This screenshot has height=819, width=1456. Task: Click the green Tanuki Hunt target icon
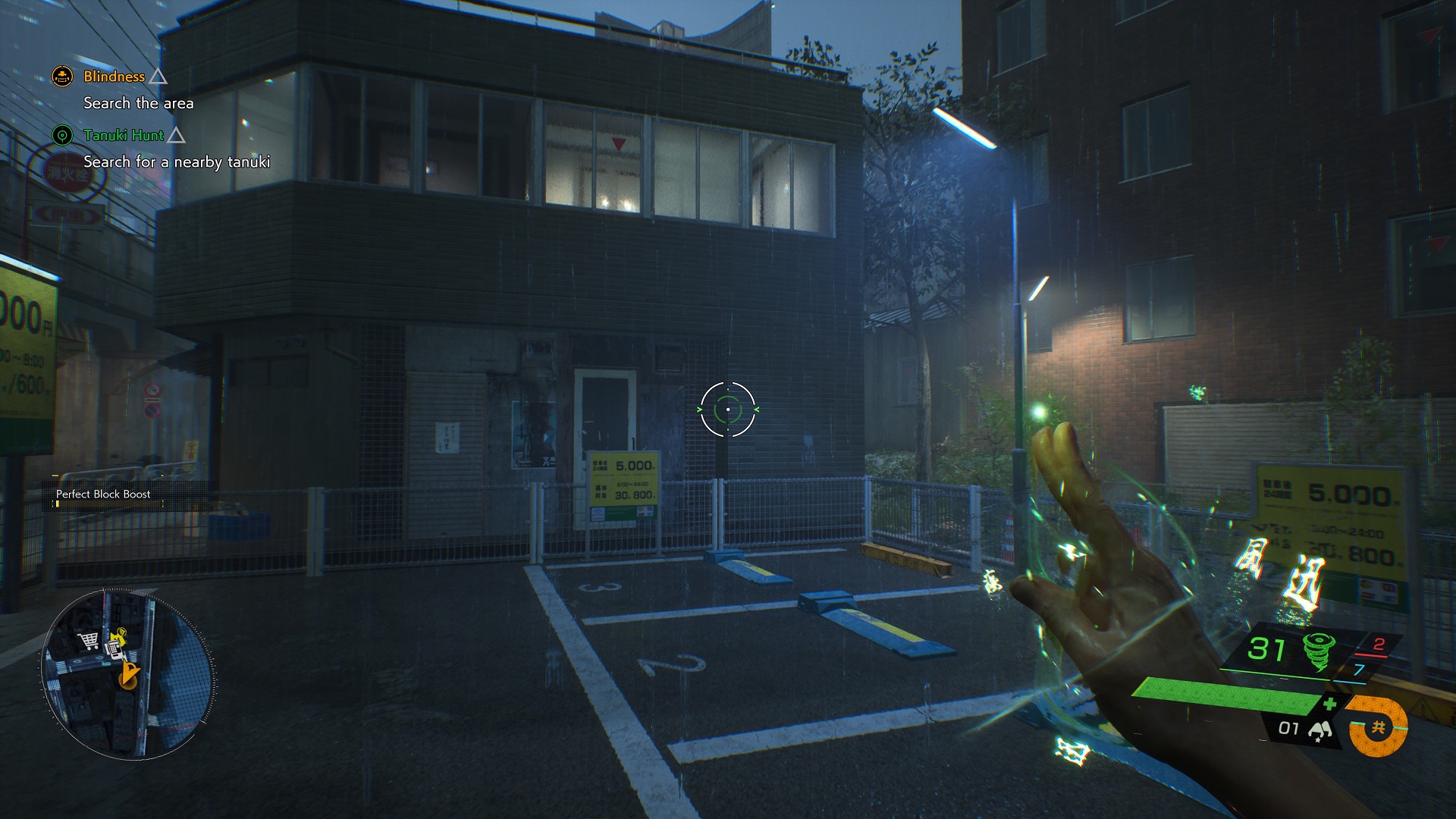62,136
